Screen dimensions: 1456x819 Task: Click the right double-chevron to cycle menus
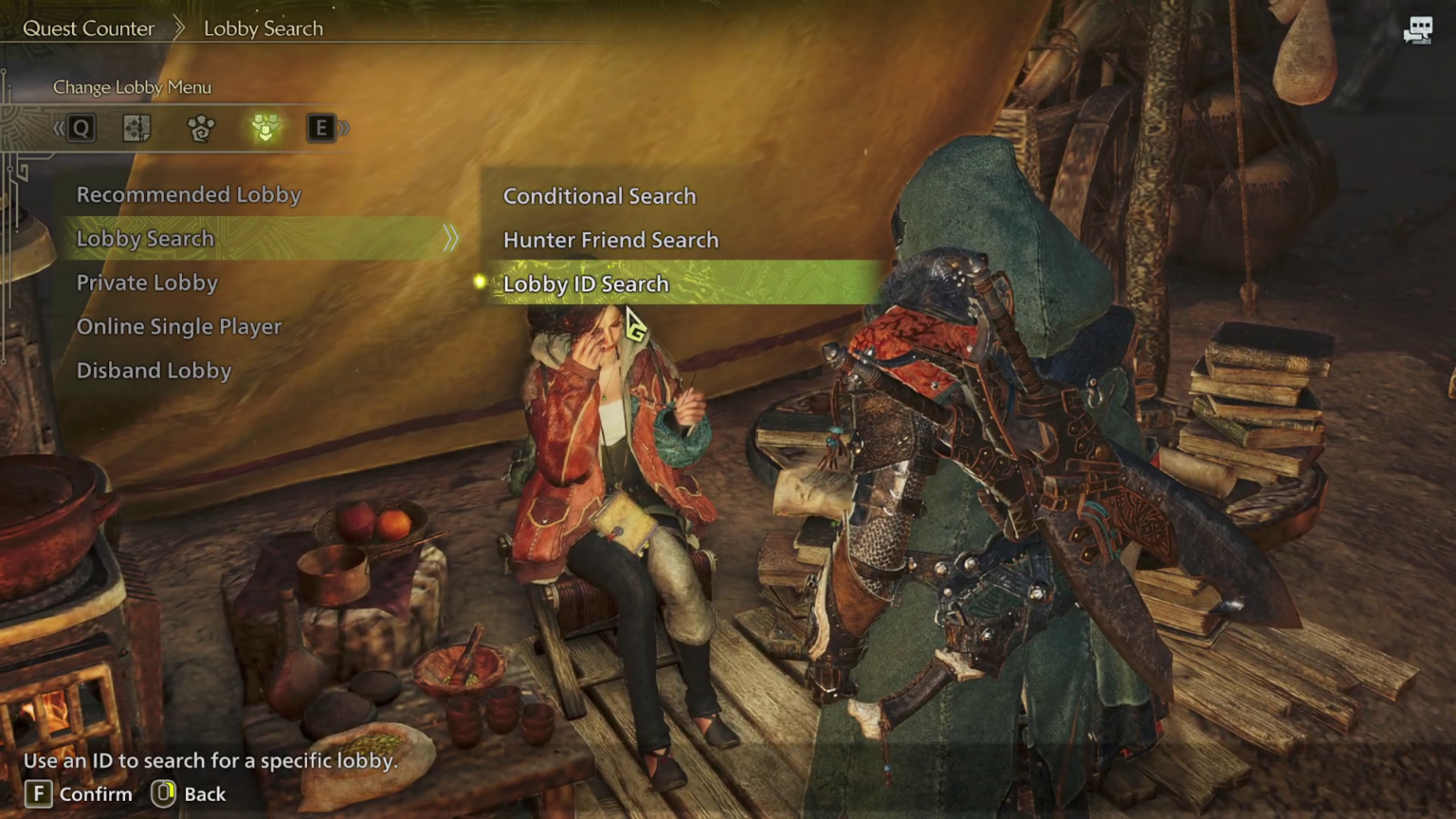tap(343, 127)
